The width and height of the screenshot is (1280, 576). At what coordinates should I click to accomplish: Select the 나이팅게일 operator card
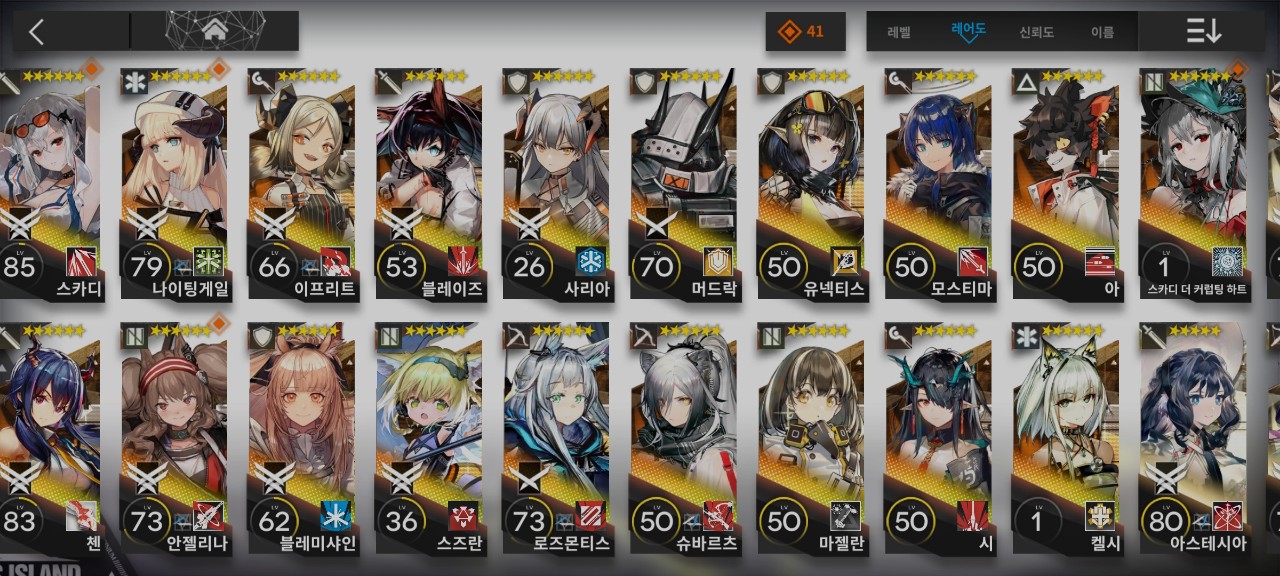[175, 185]
